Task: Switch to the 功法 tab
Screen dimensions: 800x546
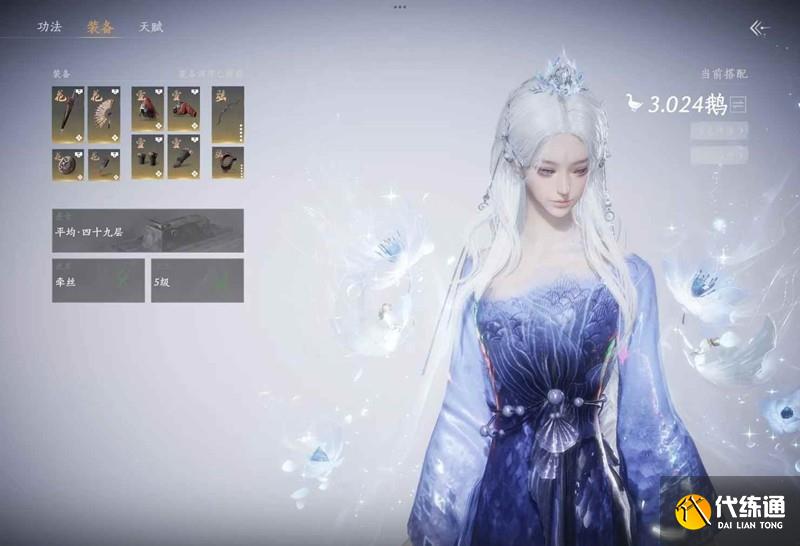Action: click(49, 27)
